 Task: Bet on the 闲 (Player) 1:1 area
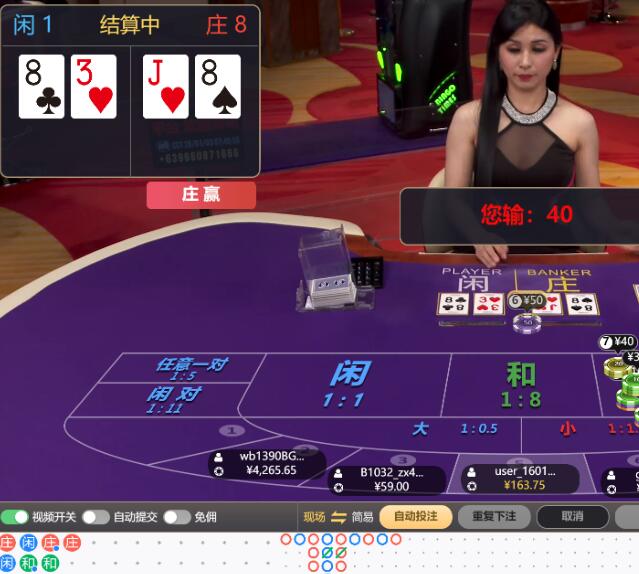350,384
